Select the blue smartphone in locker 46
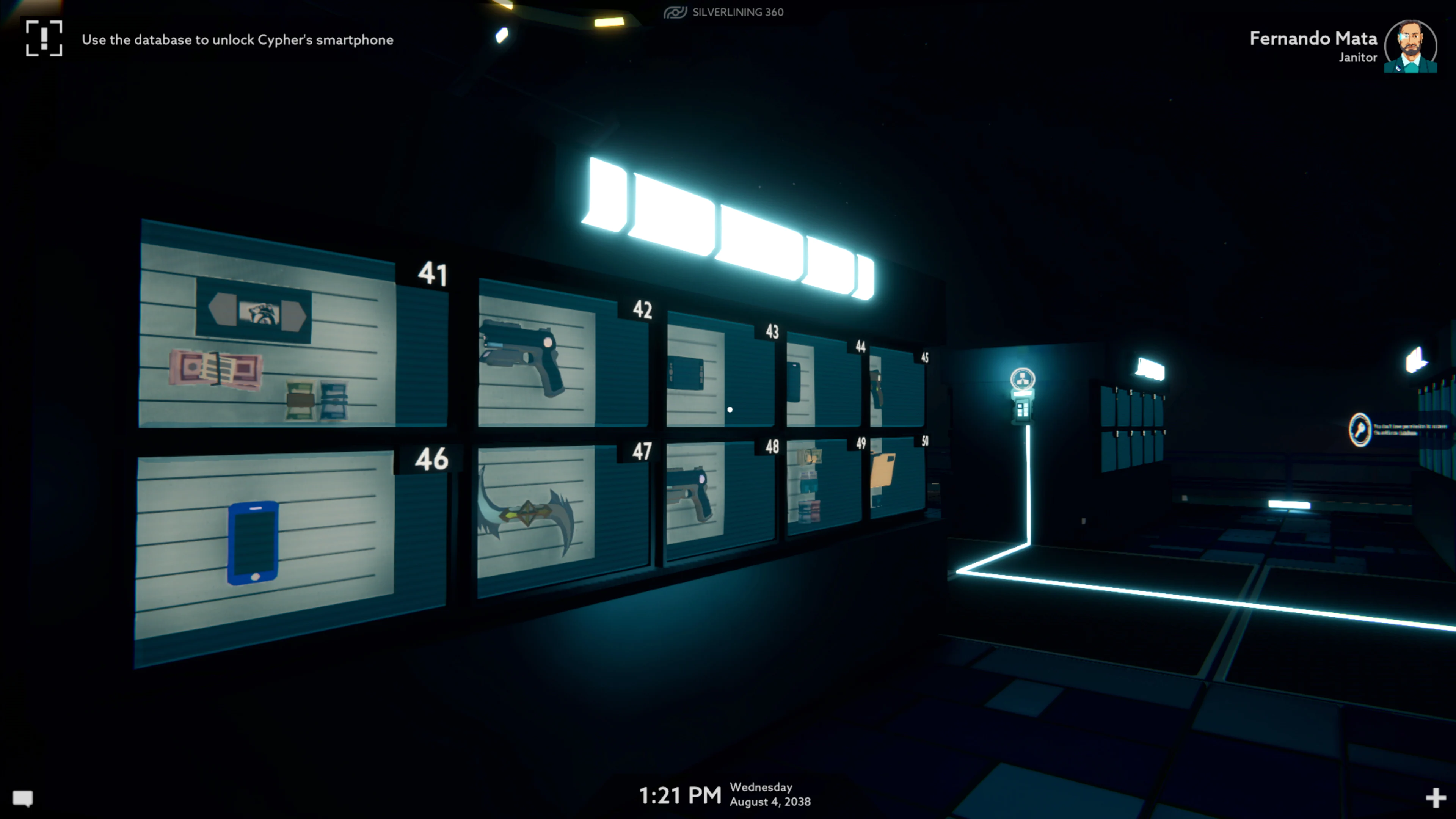1456x819 pixels. click(254, 543)
